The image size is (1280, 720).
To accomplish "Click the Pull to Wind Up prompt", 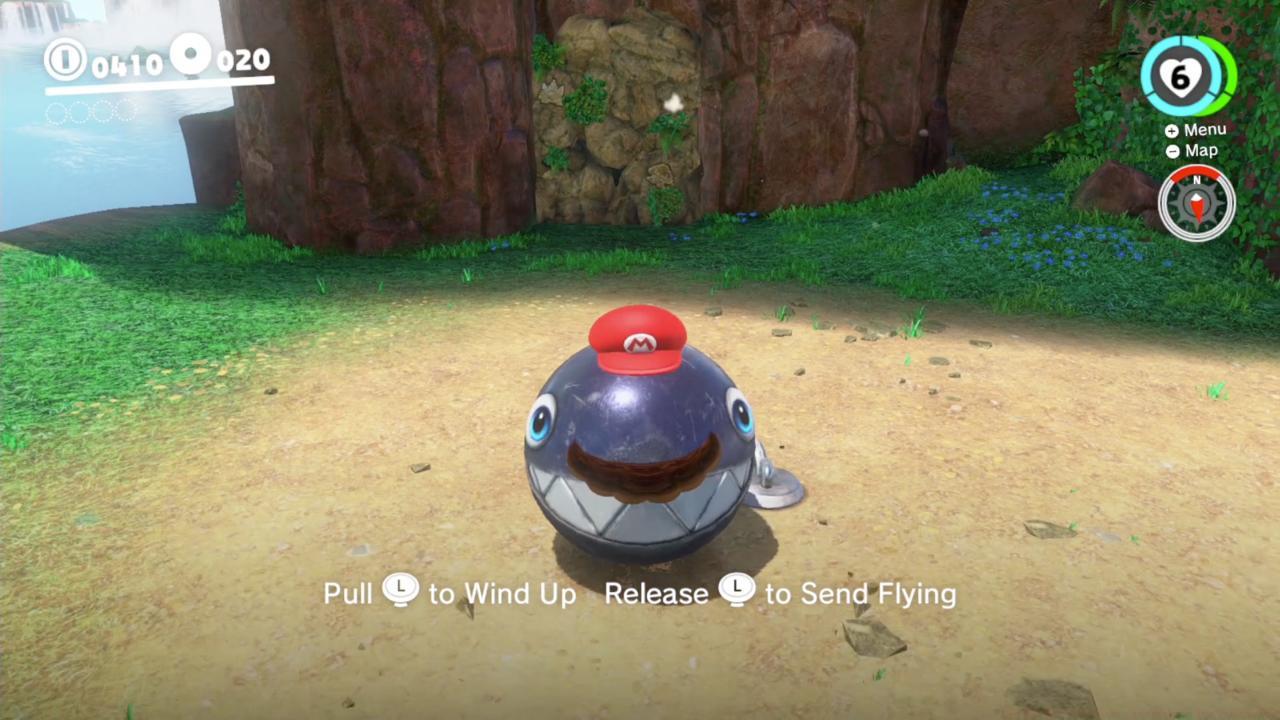I will click(x=450, y=592).
